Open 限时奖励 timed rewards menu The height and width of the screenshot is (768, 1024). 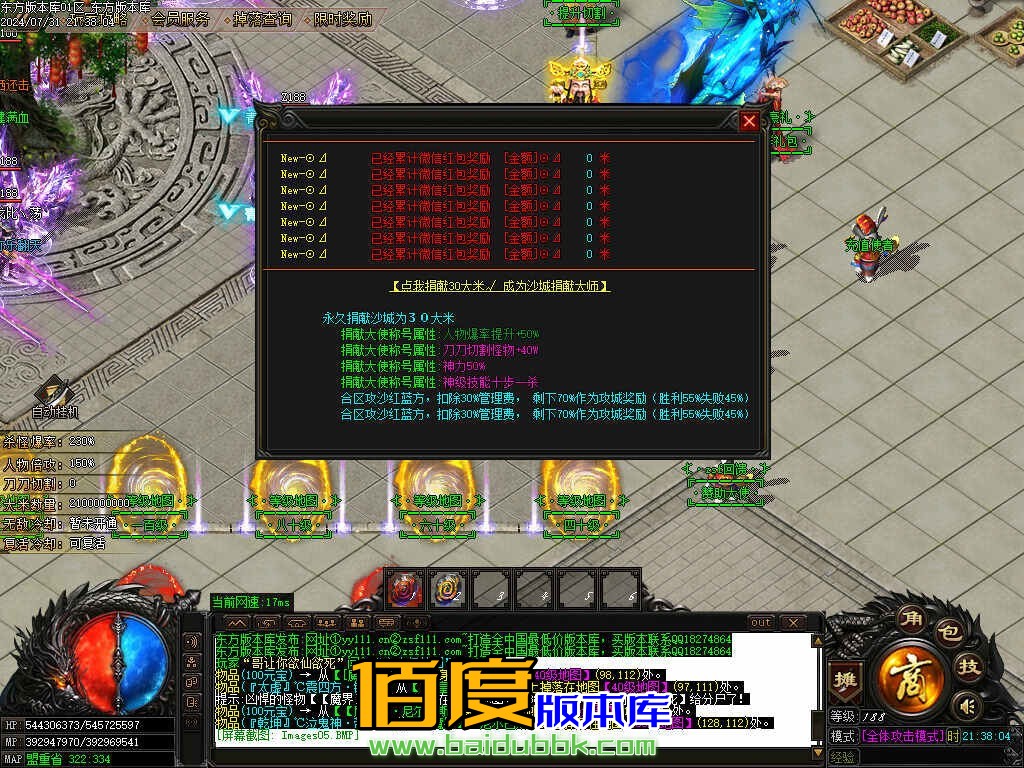pos(343,19)
